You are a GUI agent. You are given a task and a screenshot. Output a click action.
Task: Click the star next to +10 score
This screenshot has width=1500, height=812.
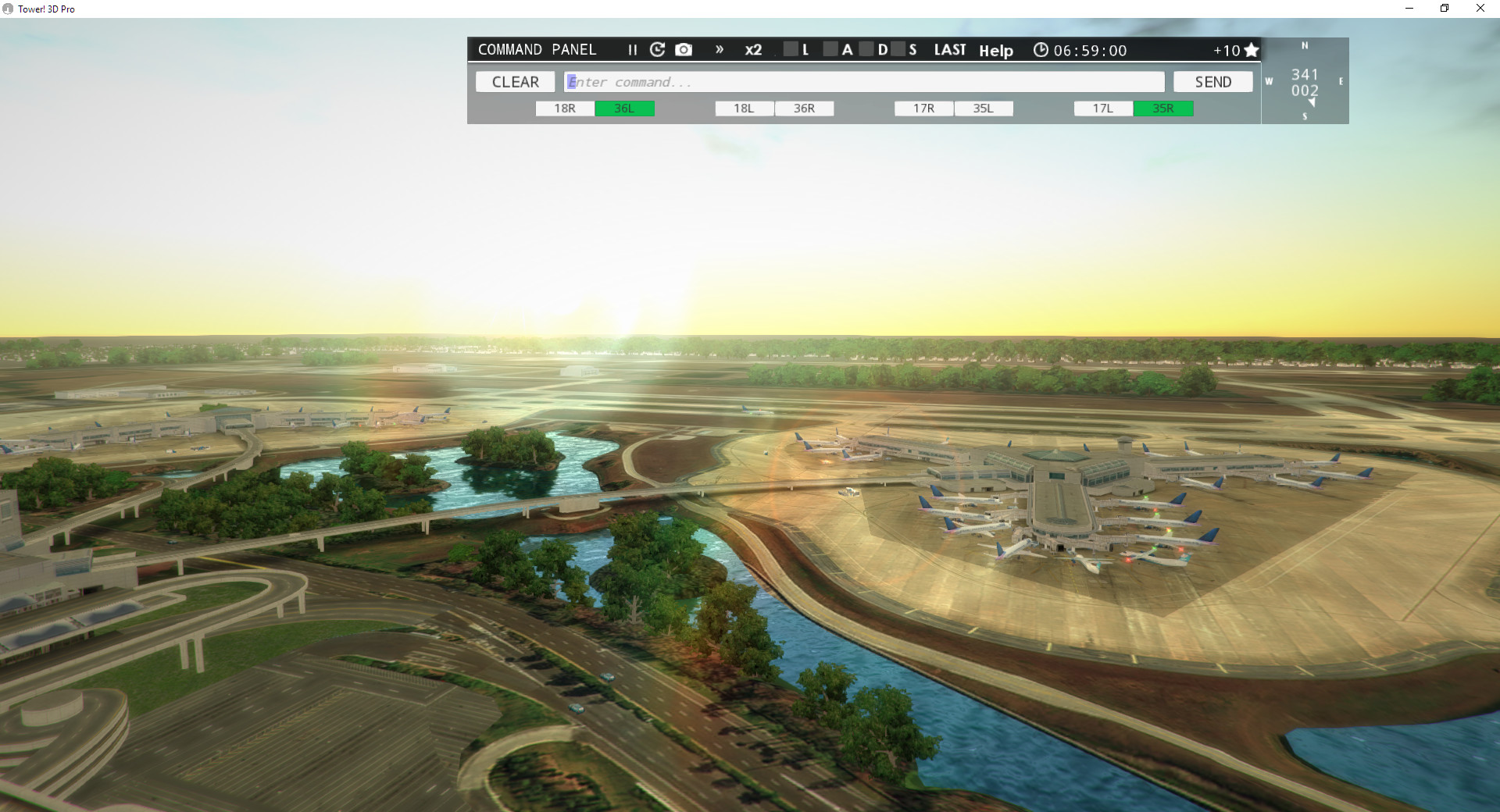pos(1251,49)
